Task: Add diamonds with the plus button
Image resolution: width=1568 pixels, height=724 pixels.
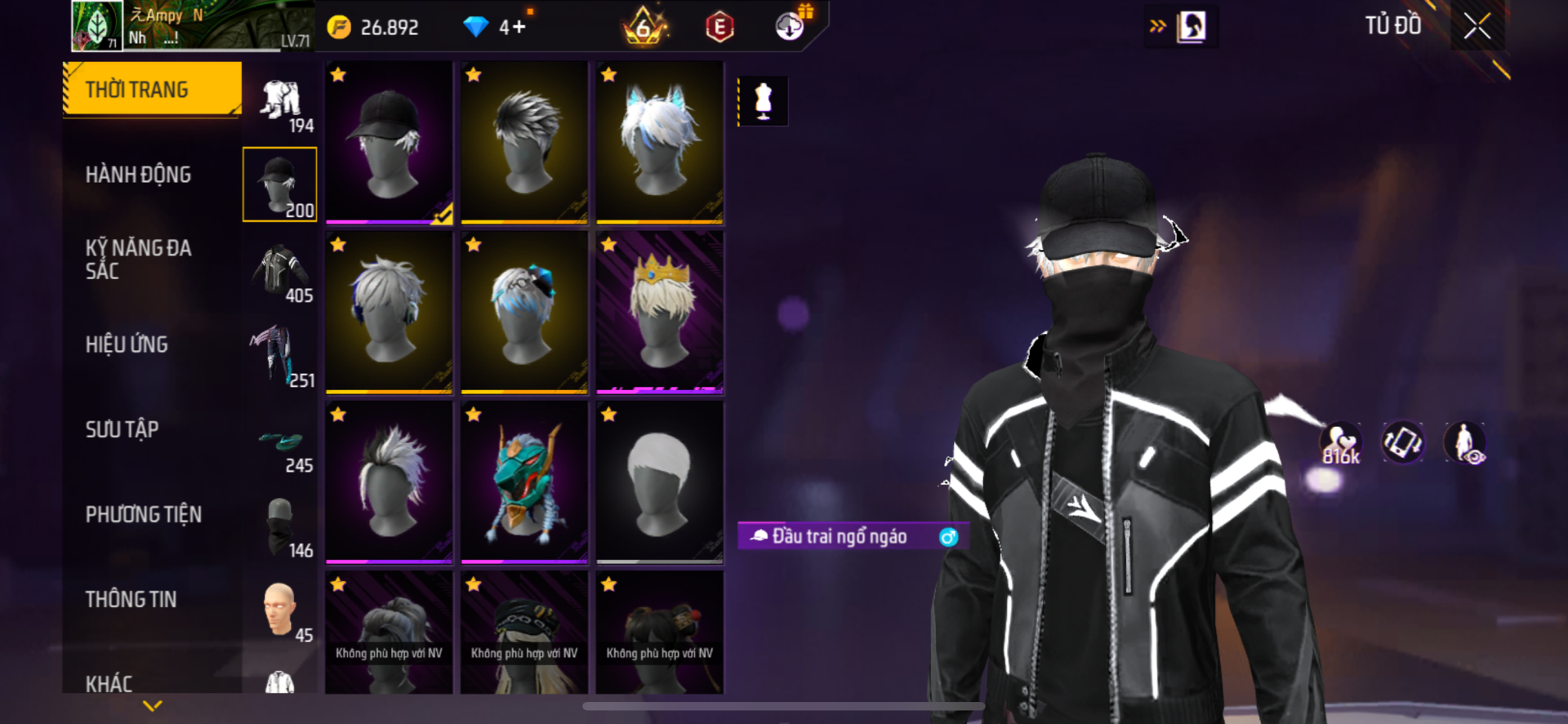Action: click(x=519, y=27)
